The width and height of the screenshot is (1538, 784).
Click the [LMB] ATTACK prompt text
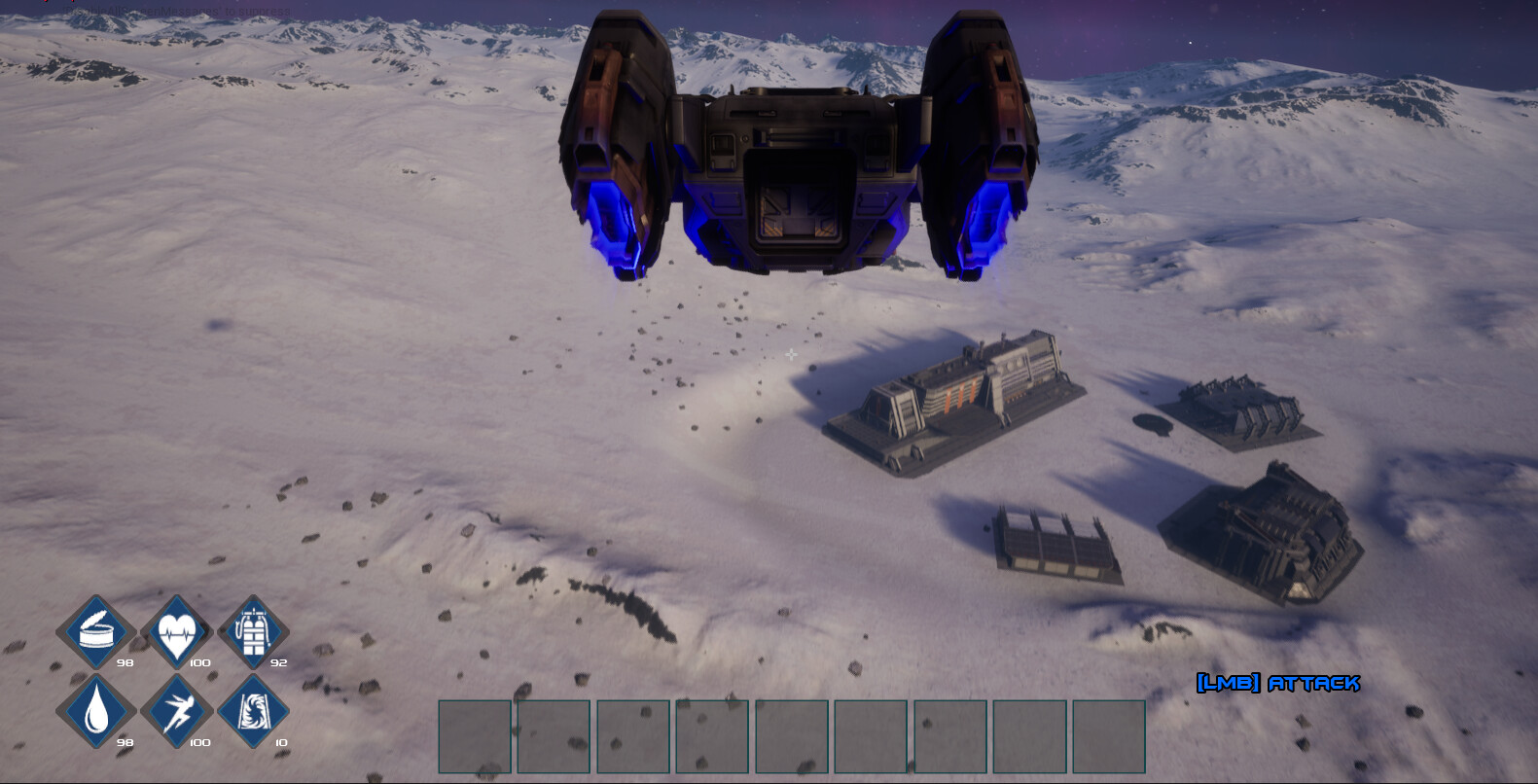pyautogui.click(x=1276, y=685)
